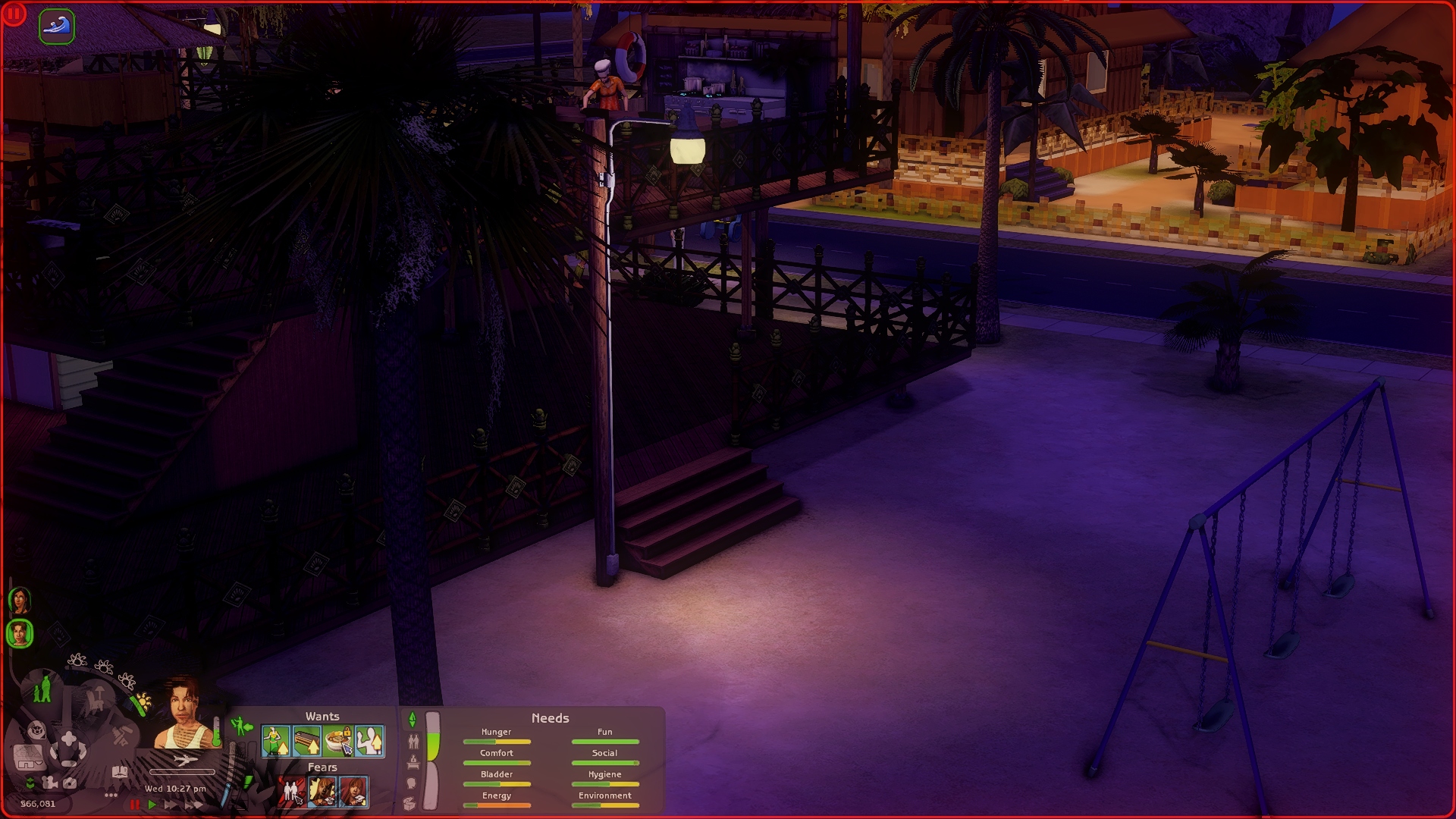Open Buy mode with the chair and lamp icon
This screenshot has width=1456, height=819.
click(95, 698)
